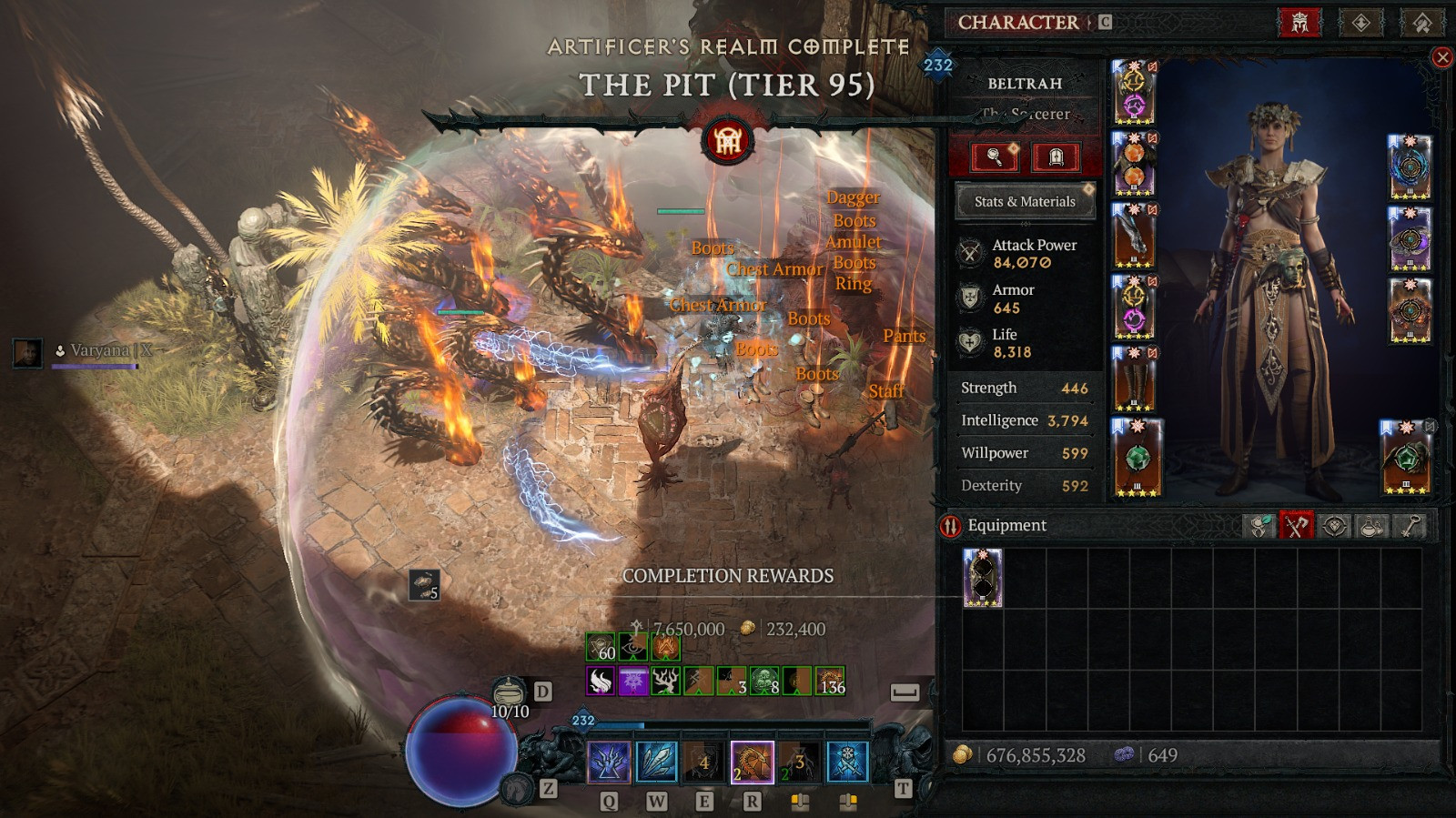Open the red helmet character tab
1456x818 pixels.
pyautogui.click(x=1299, y=23)
